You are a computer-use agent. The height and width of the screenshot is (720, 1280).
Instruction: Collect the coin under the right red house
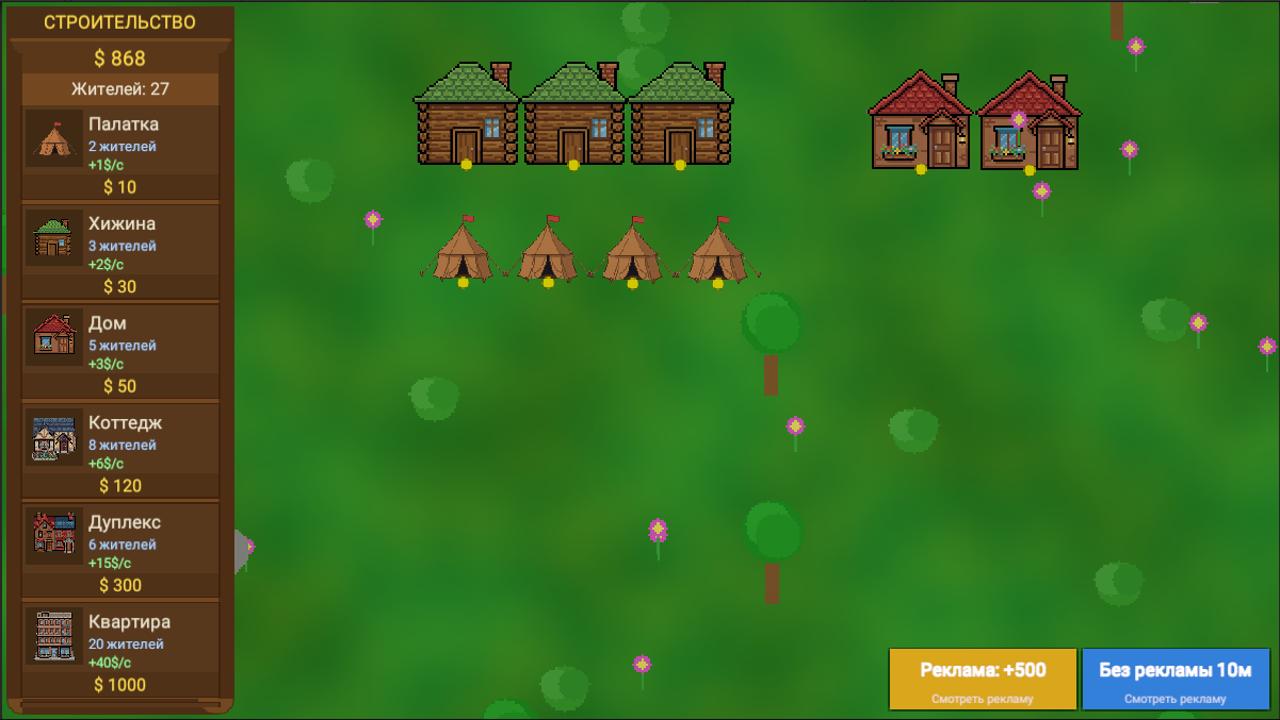[1029, 172]
